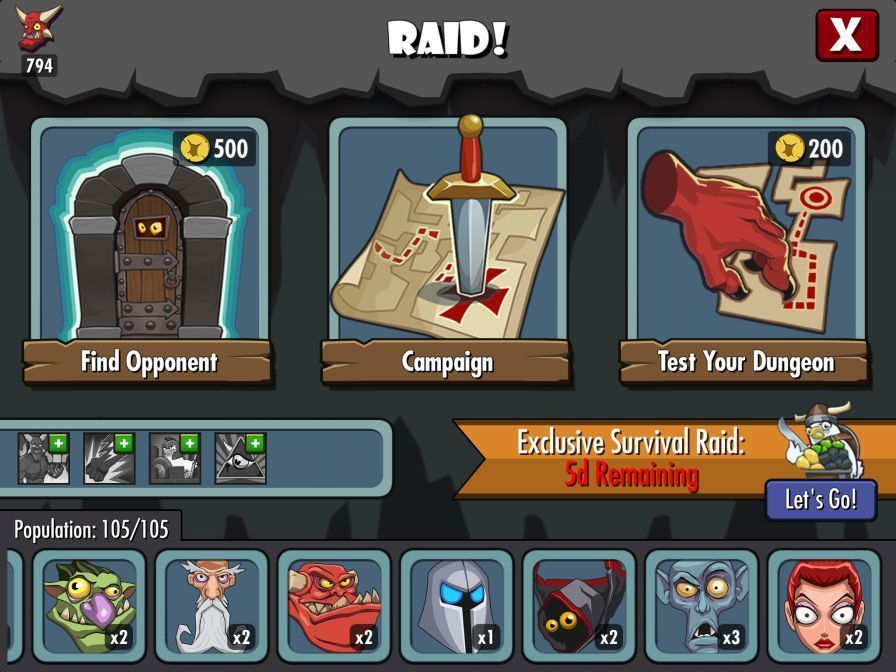Close the Raid screen with the X
The width and height of the screenshot is (896, 672).
(x=846, y=36)
